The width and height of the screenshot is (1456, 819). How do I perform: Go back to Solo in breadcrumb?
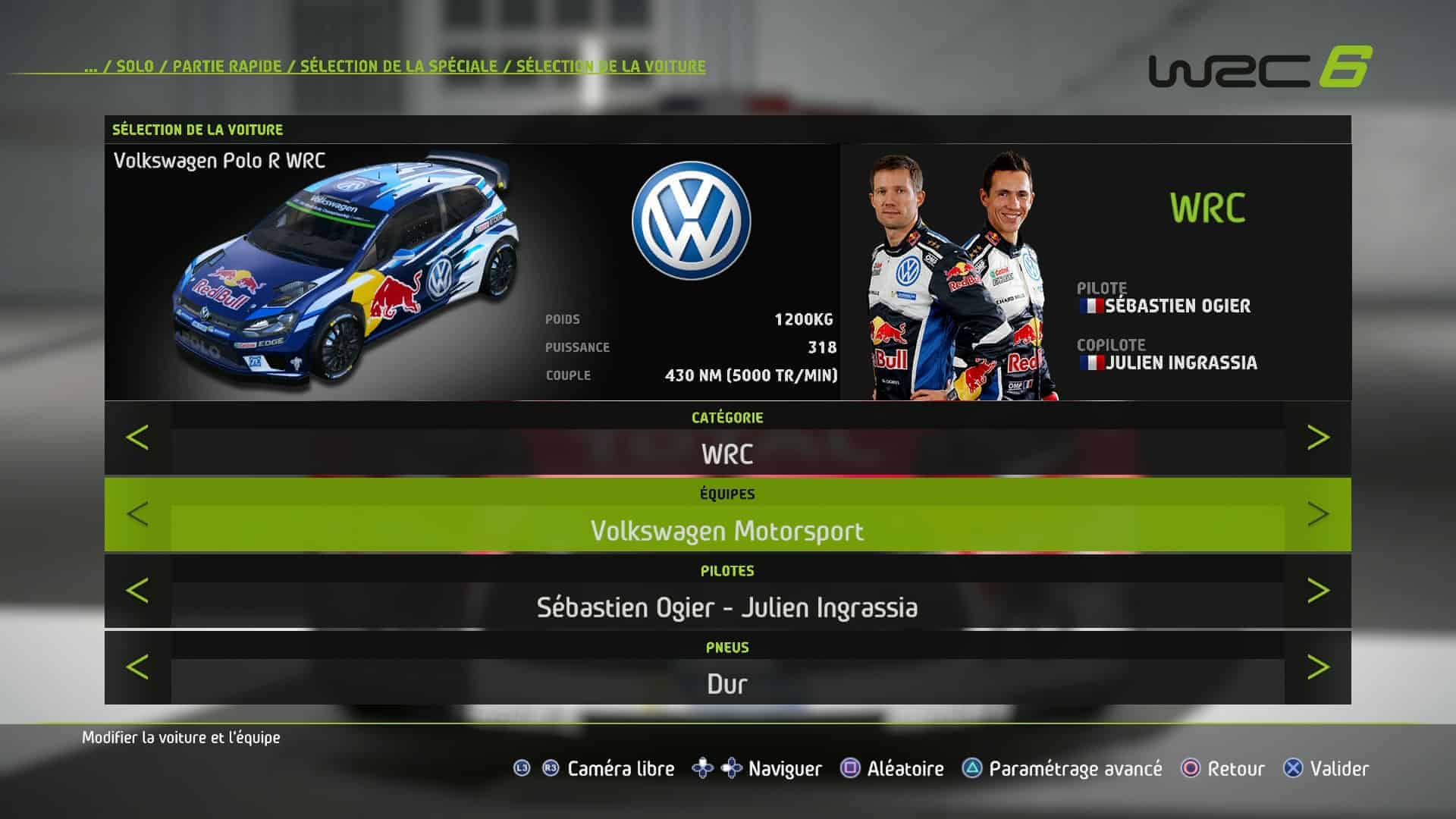pyautogui.click(x=135, y=66)
